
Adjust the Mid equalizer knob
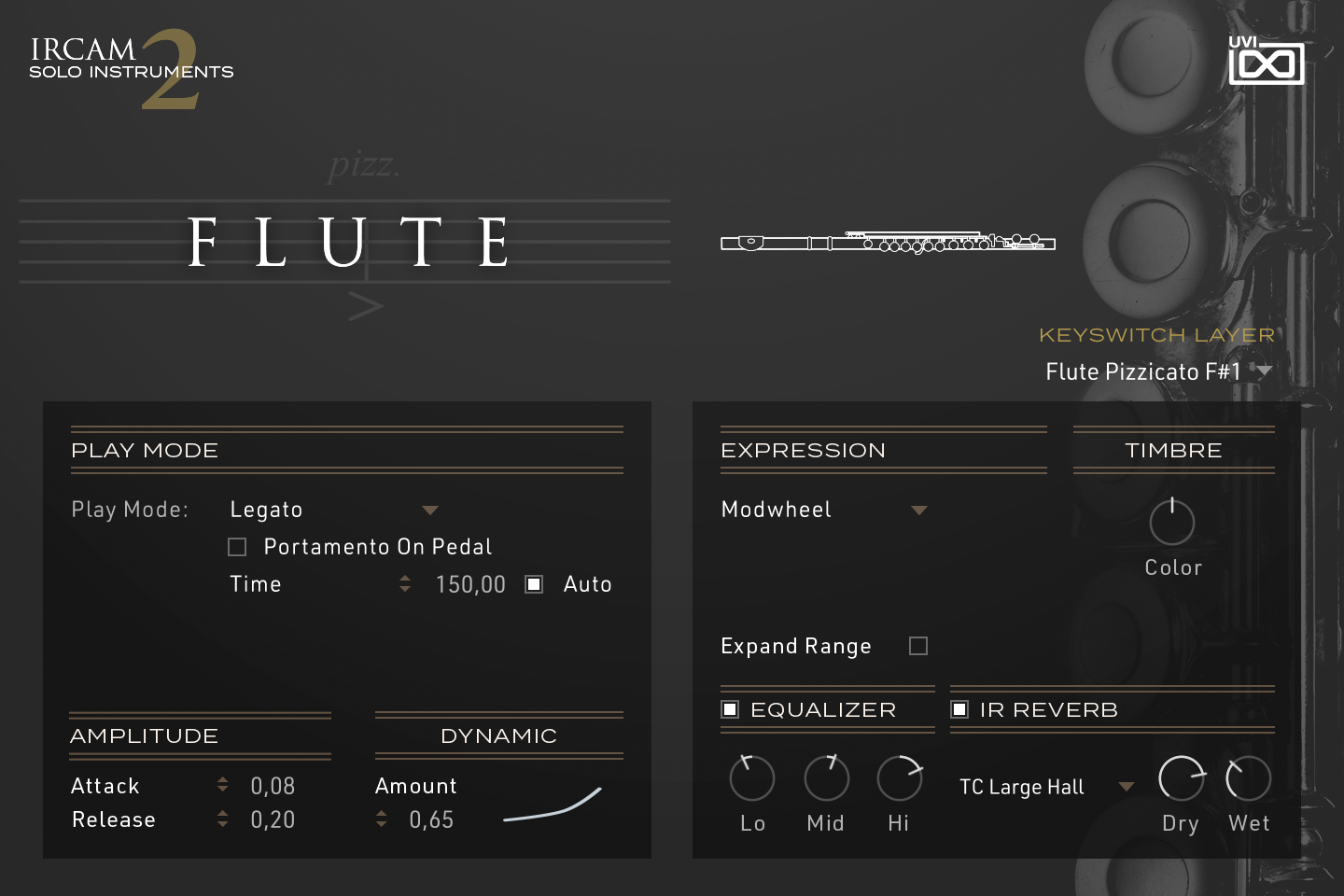coord(825,777)
